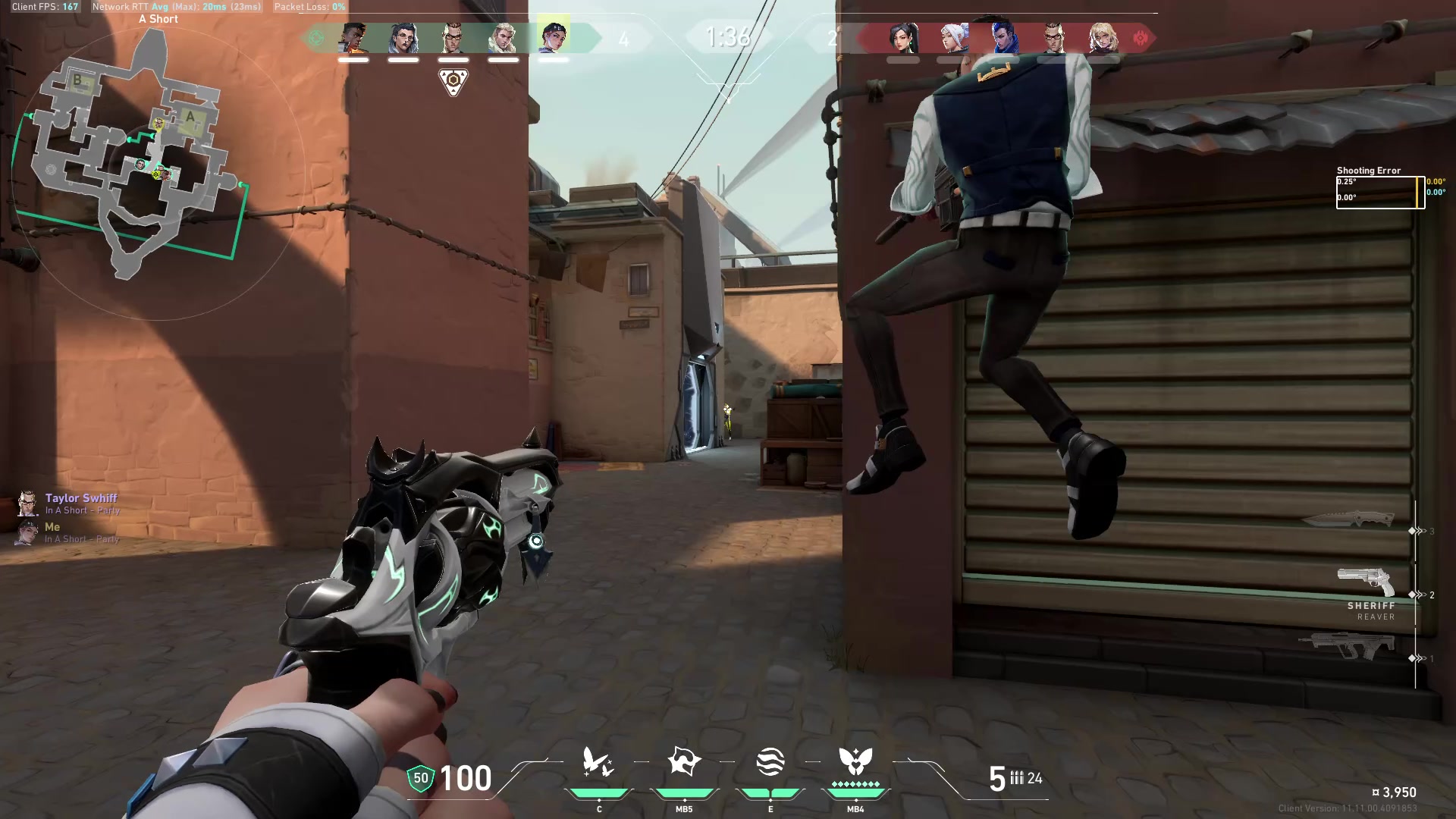
Task: Trigger the E signature ability icon
Action: coord(770,762)
